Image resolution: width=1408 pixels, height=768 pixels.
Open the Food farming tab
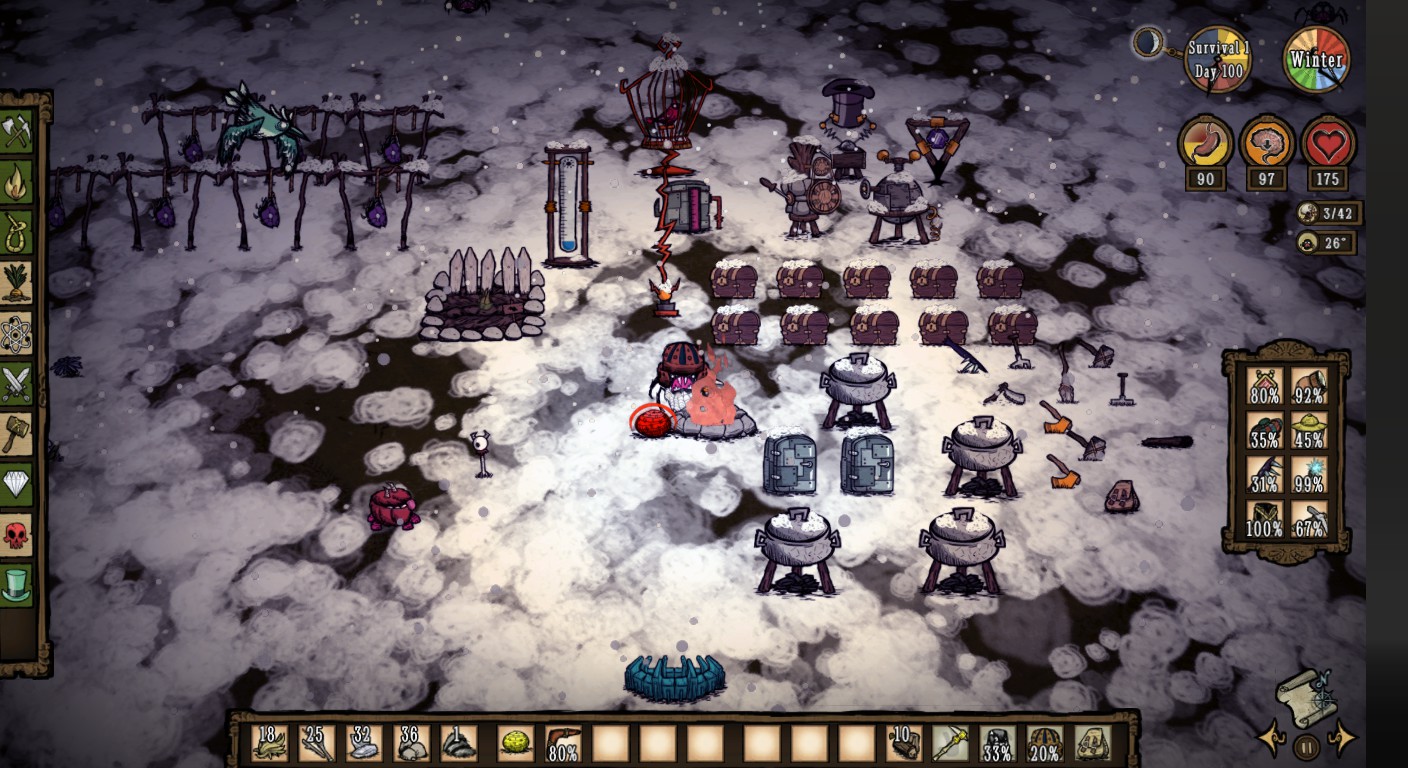(16, 283)
